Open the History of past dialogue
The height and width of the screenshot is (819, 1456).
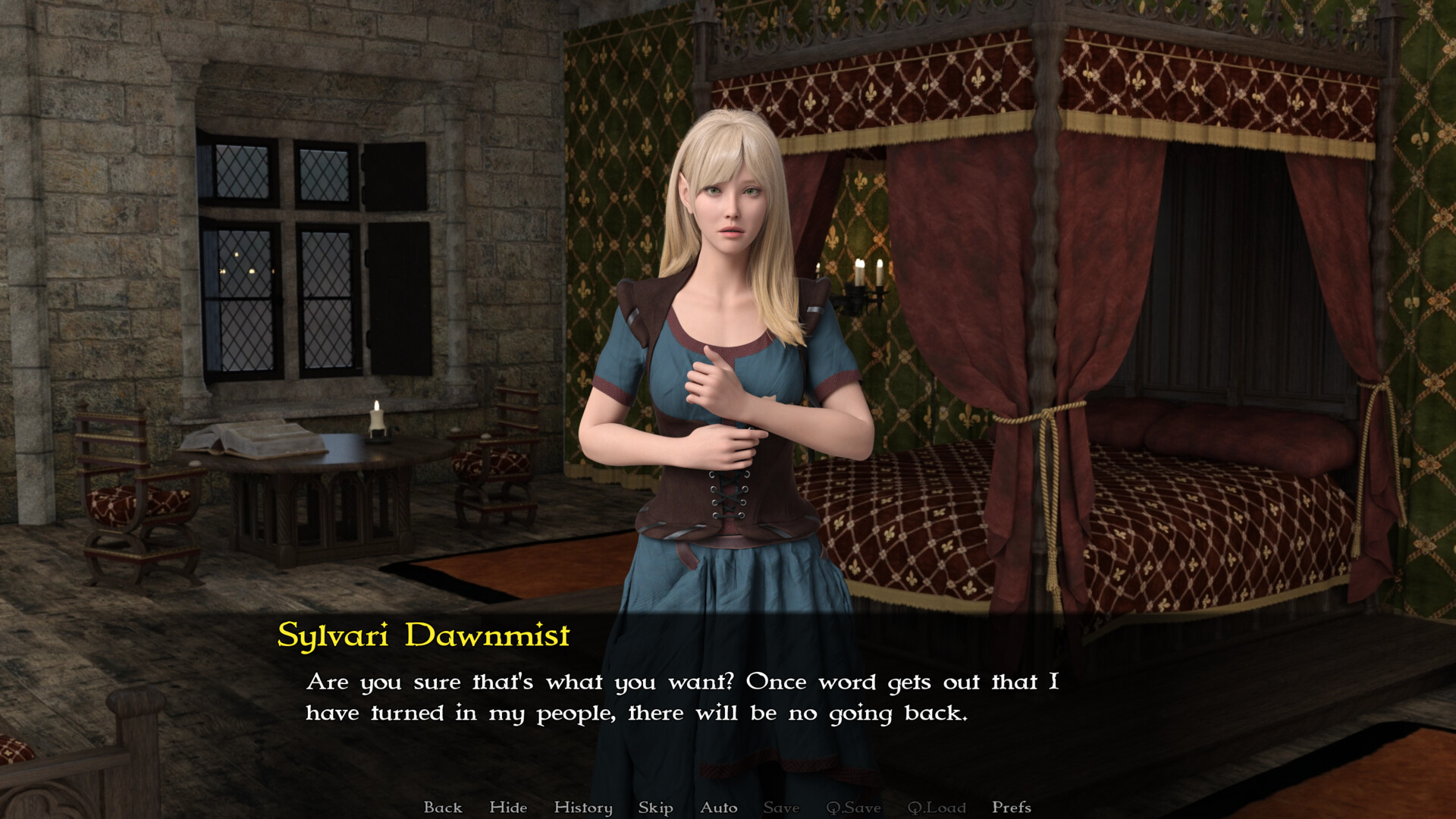click(x=582, y=807)
